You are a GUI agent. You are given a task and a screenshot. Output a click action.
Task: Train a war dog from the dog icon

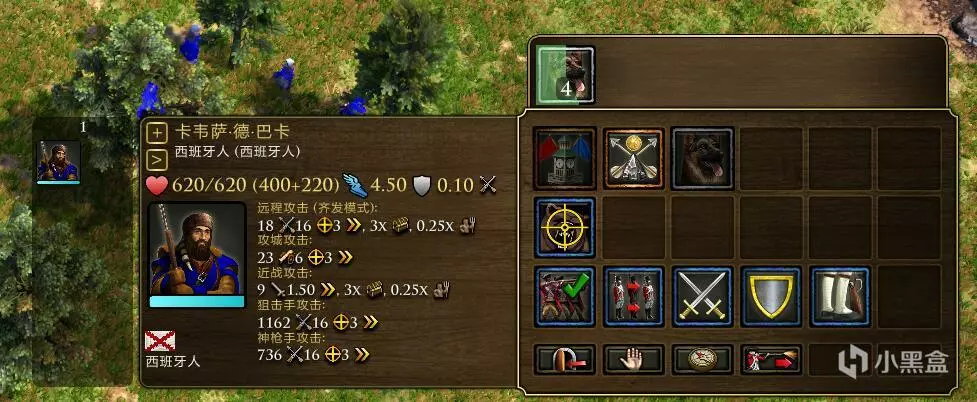click(x=702, y=158)
